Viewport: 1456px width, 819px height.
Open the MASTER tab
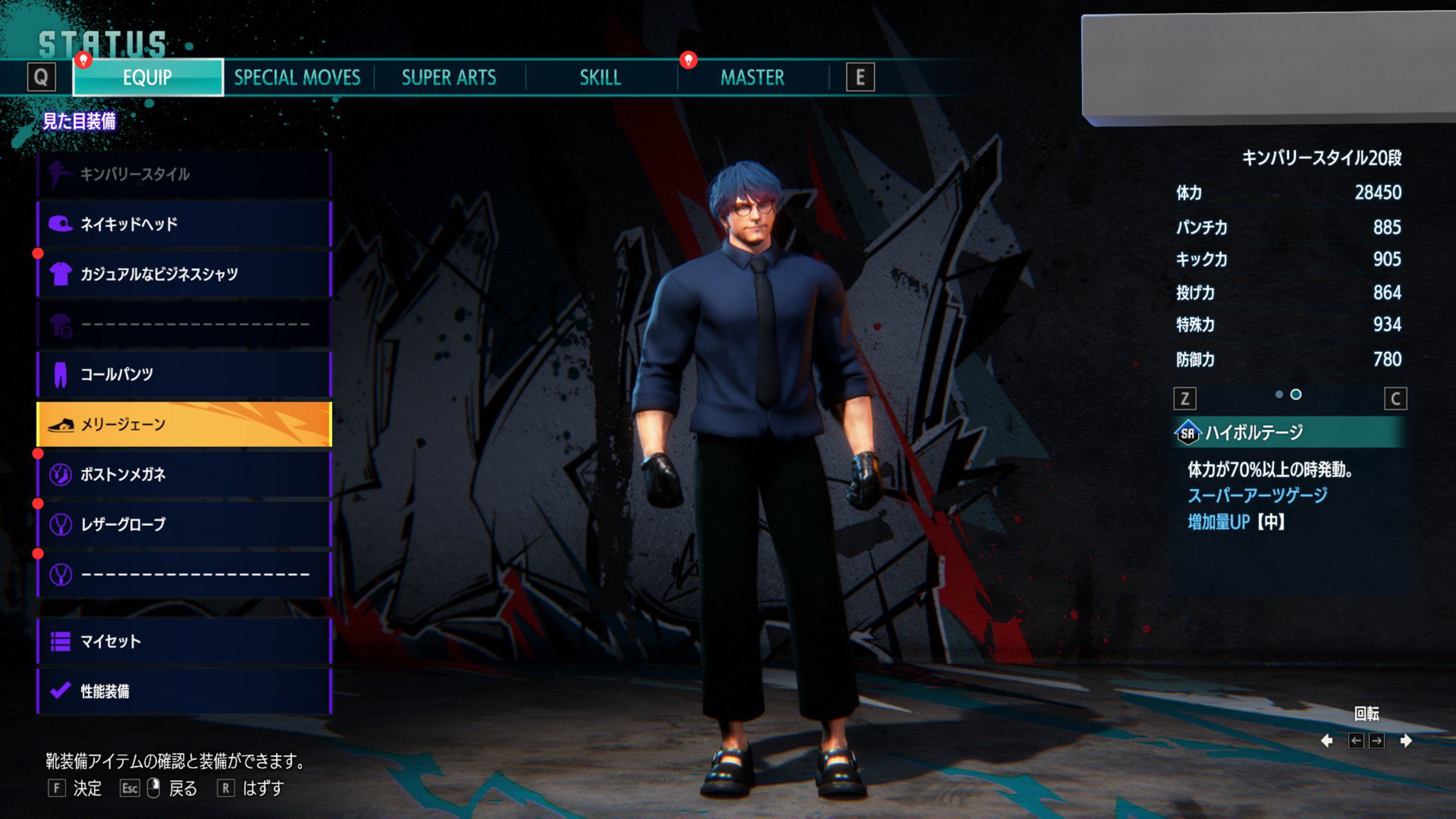pyautogui.click(x=752, y=77)
